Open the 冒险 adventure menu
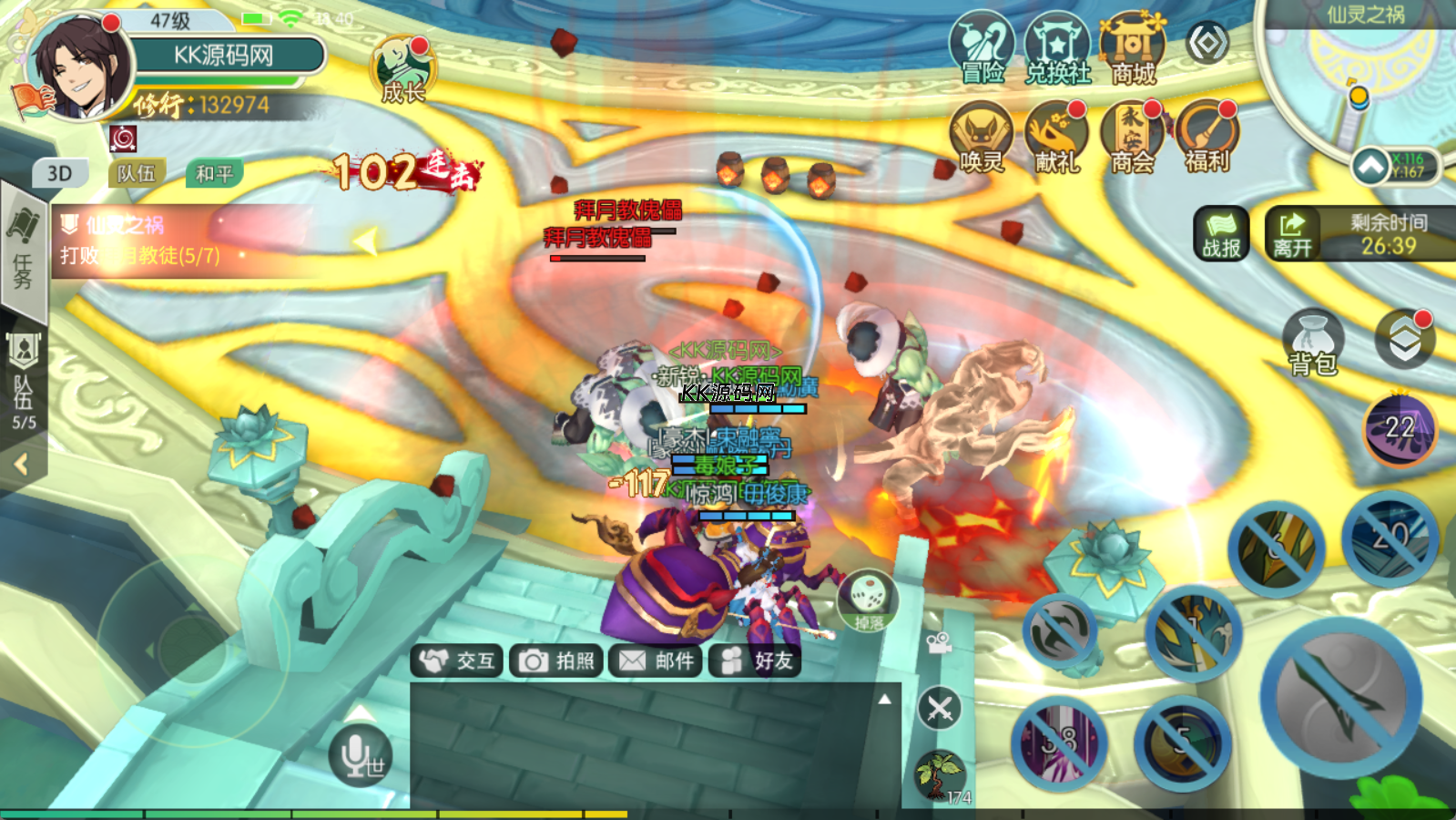Image resolution: width=1456 pixels, height=820 pixels. (982, 48)
